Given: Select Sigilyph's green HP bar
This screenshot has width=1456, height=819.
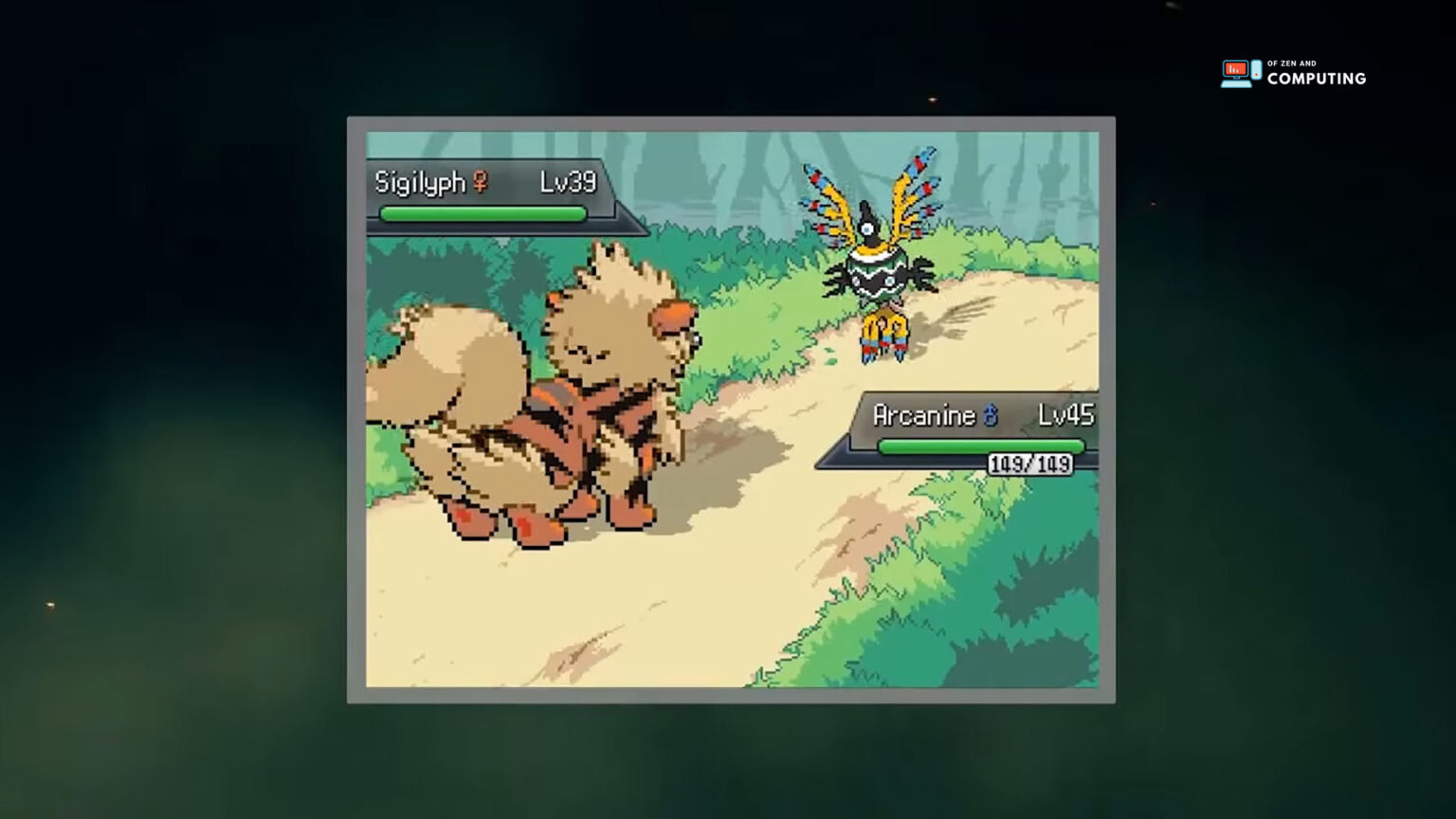Looking at the screenshot, I should click(483, 214).
